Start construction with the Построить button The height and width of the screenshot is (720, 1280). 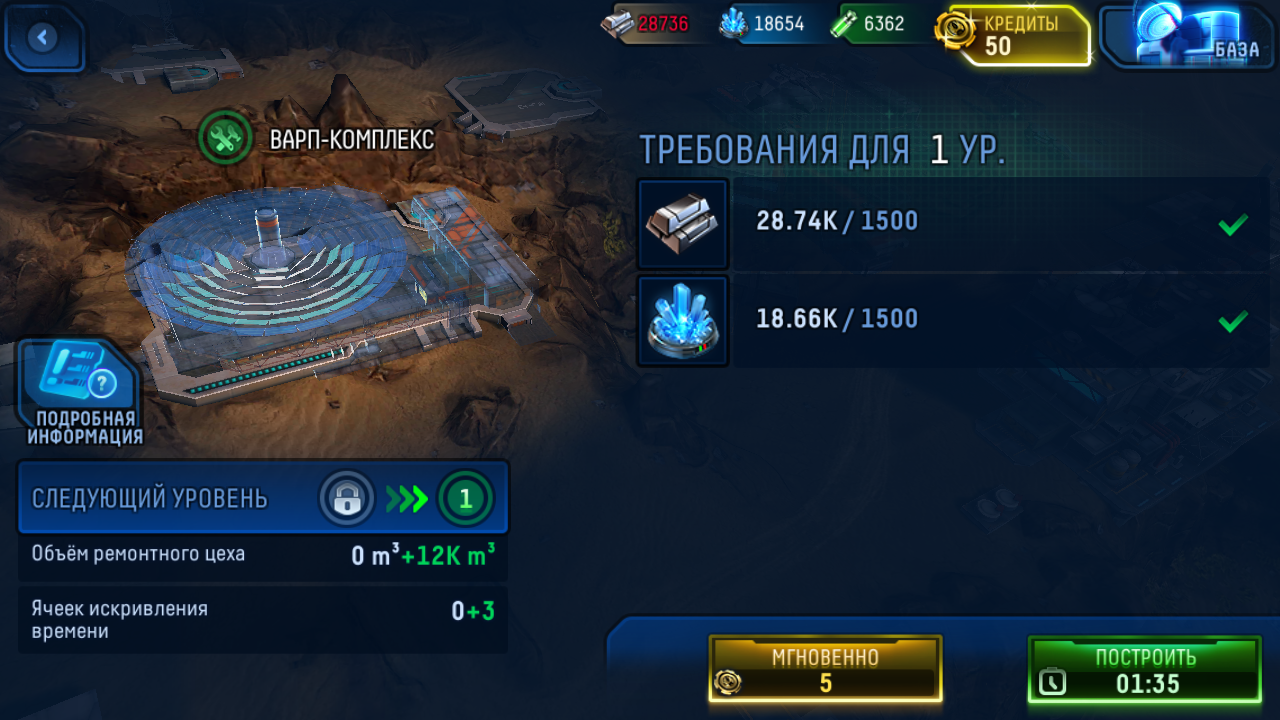1144,669
